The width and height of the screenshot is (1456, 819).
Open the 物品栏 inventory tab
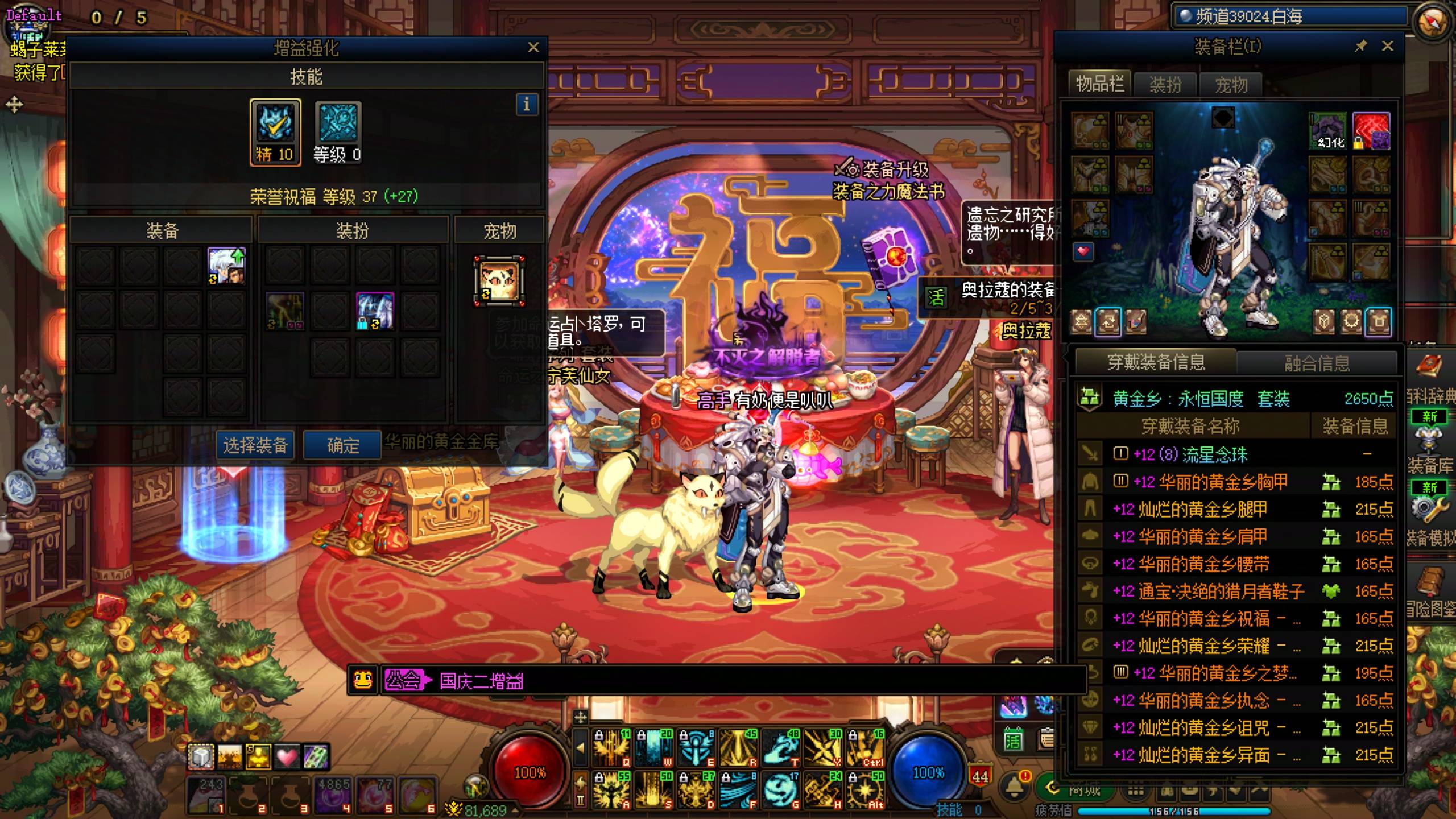pos(1100,84)
